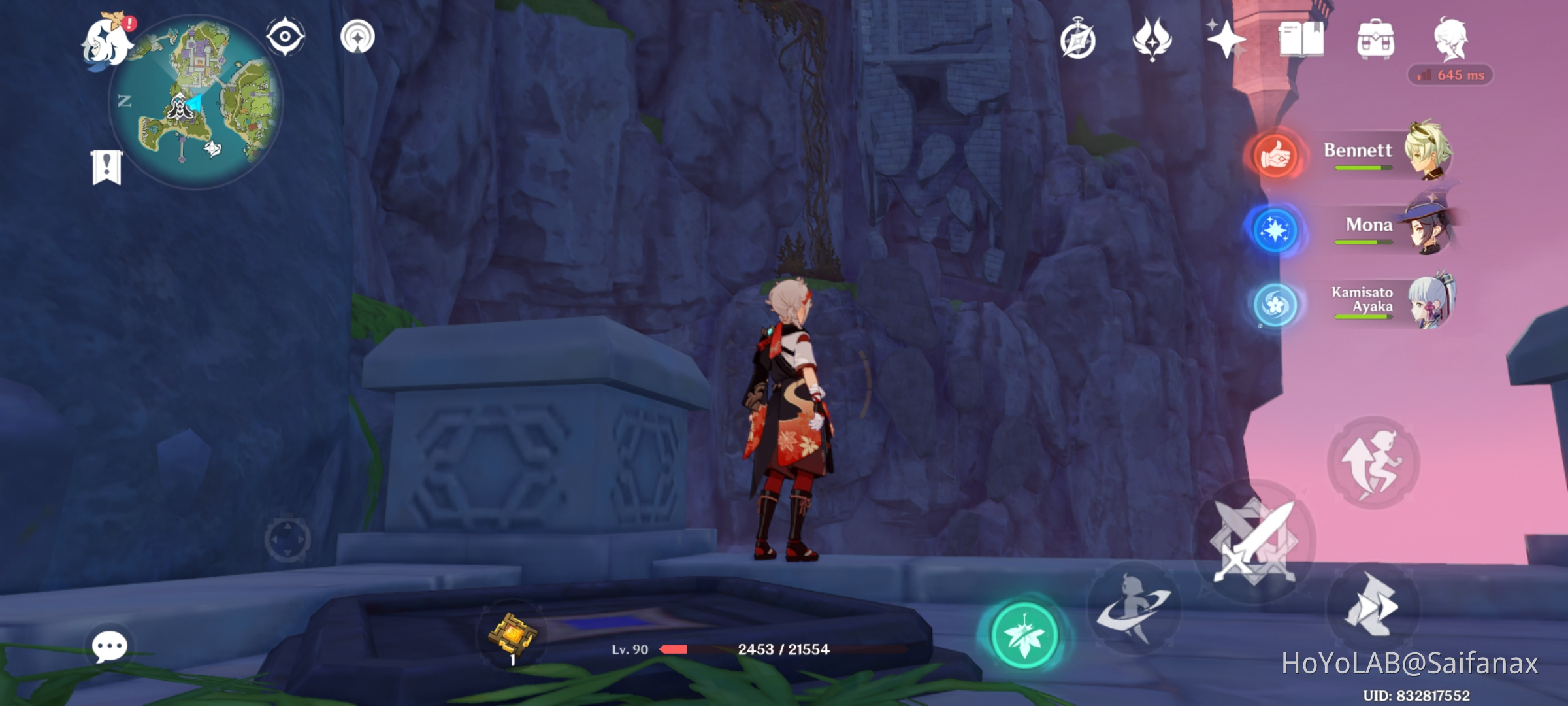The image size is (1568, 706).
Task: Check the 645 ms ping indicator
Action: point(1452,76)
